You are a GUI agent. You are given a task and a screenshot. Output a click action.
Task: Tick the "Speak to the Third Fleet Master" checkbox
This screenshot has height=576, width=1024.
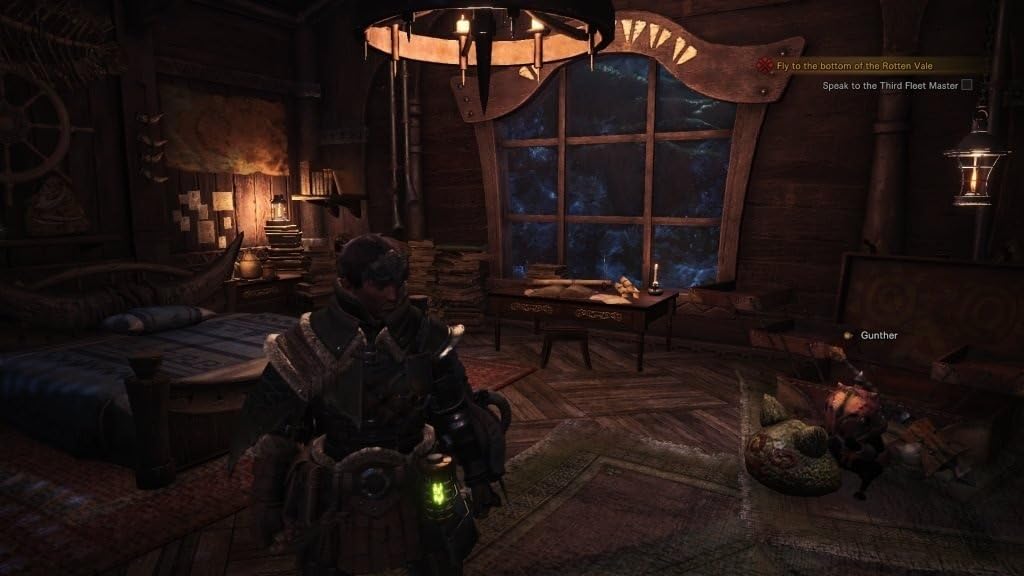point(967,85)
